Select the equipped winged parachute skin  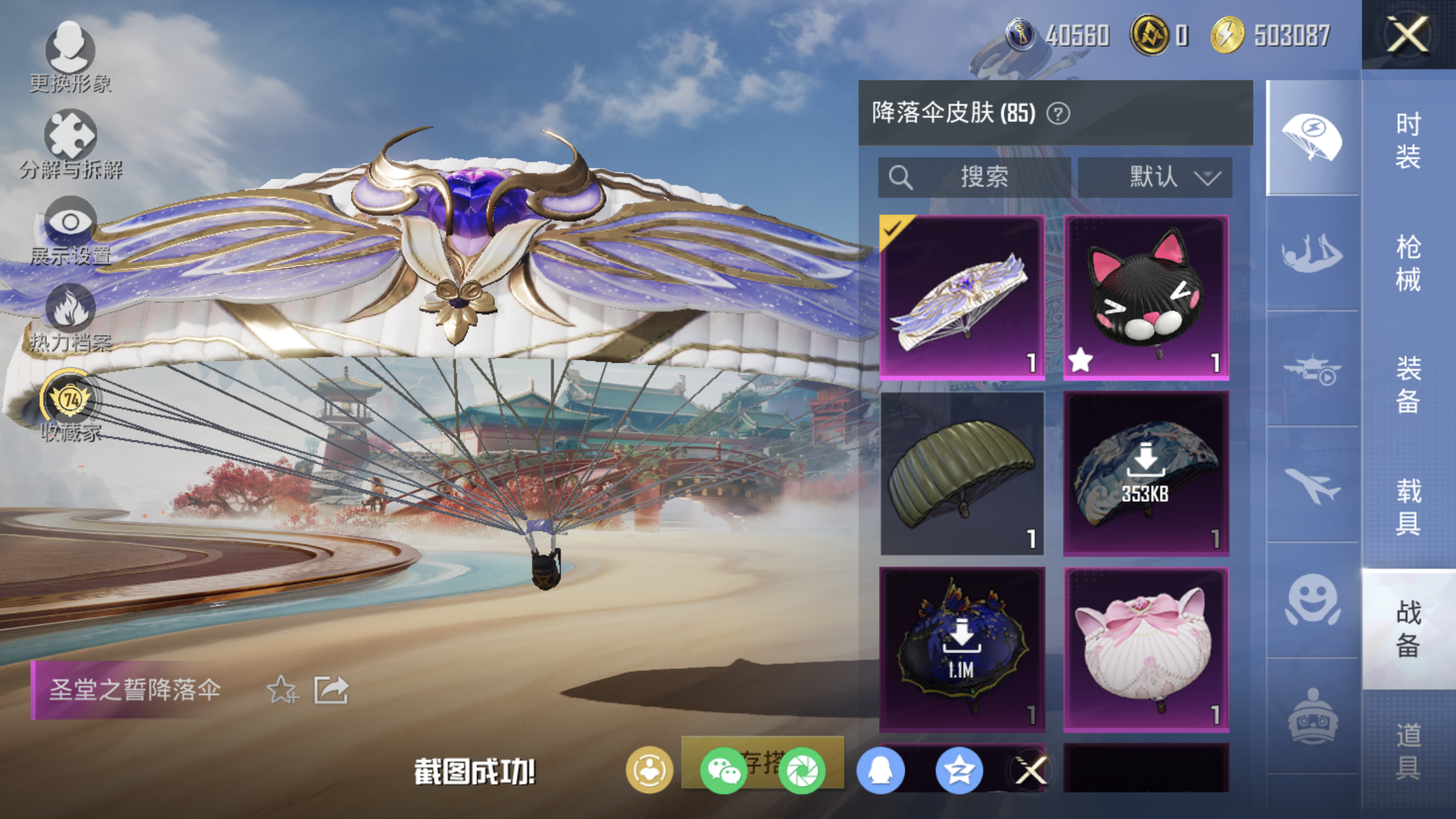tap(962, 297)
